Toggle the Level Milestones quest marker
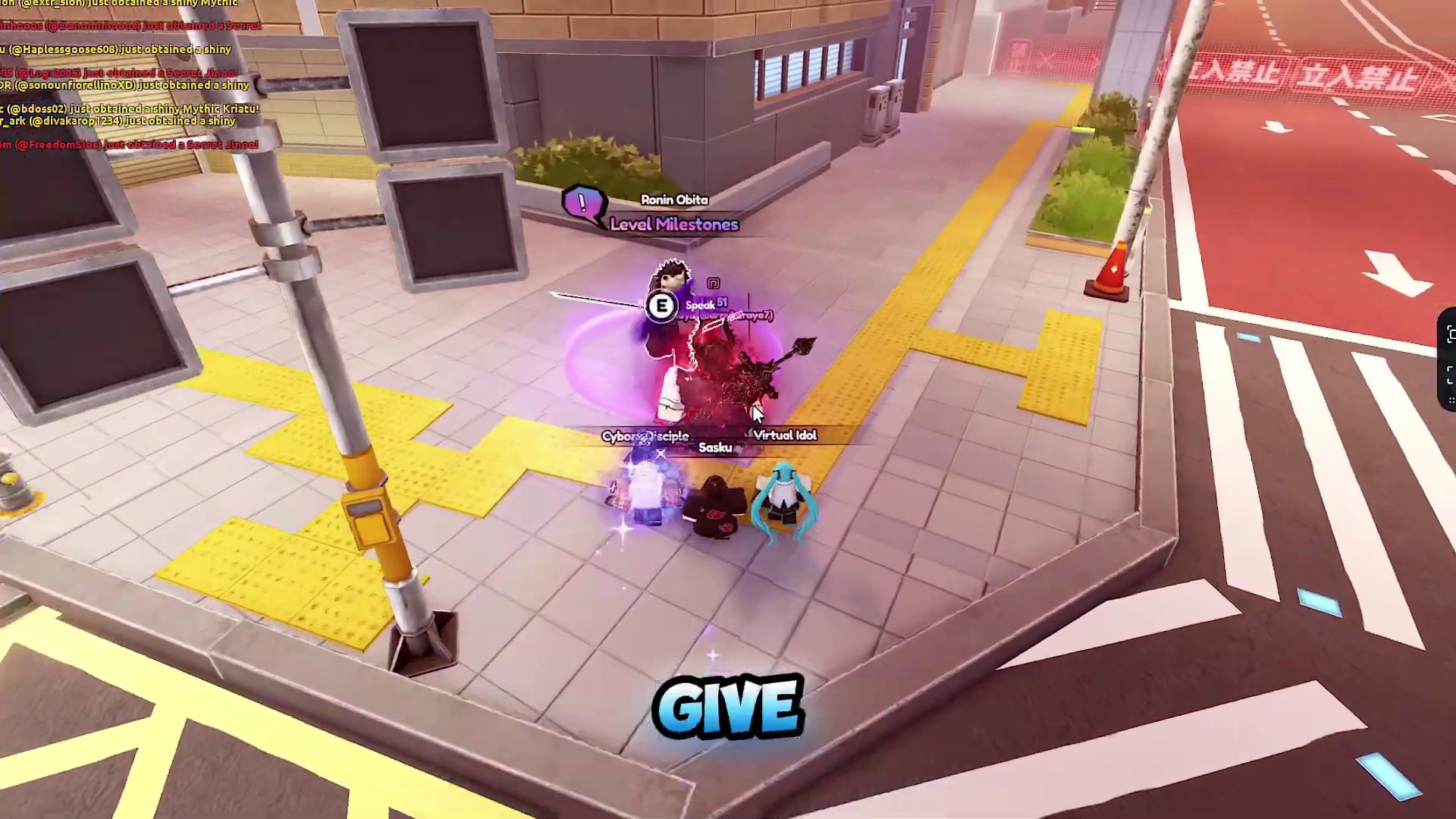 673,224
